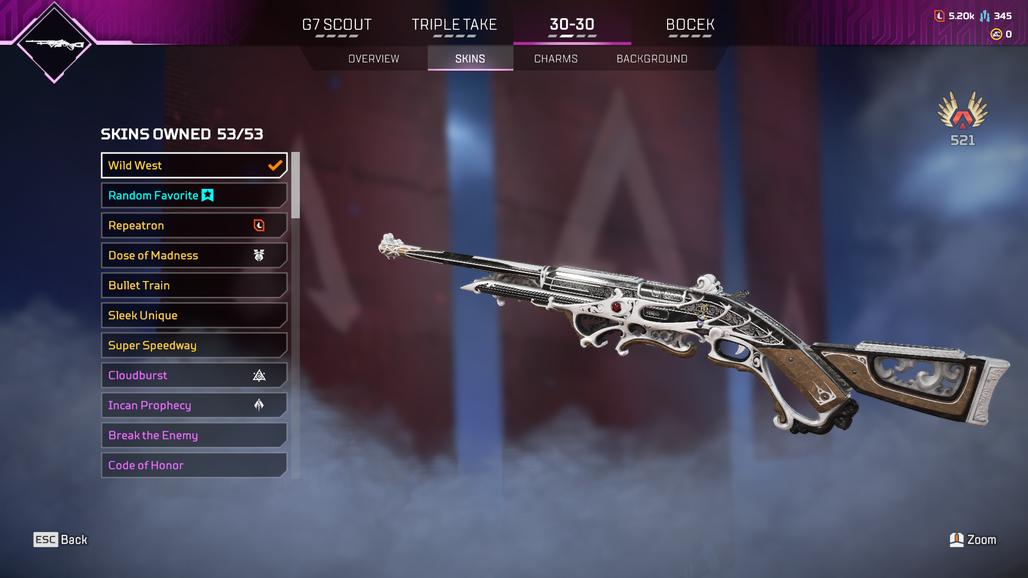Choose Random Favorite skin option
Viewport: 1028px width, 578px height.
coord(194,196)
